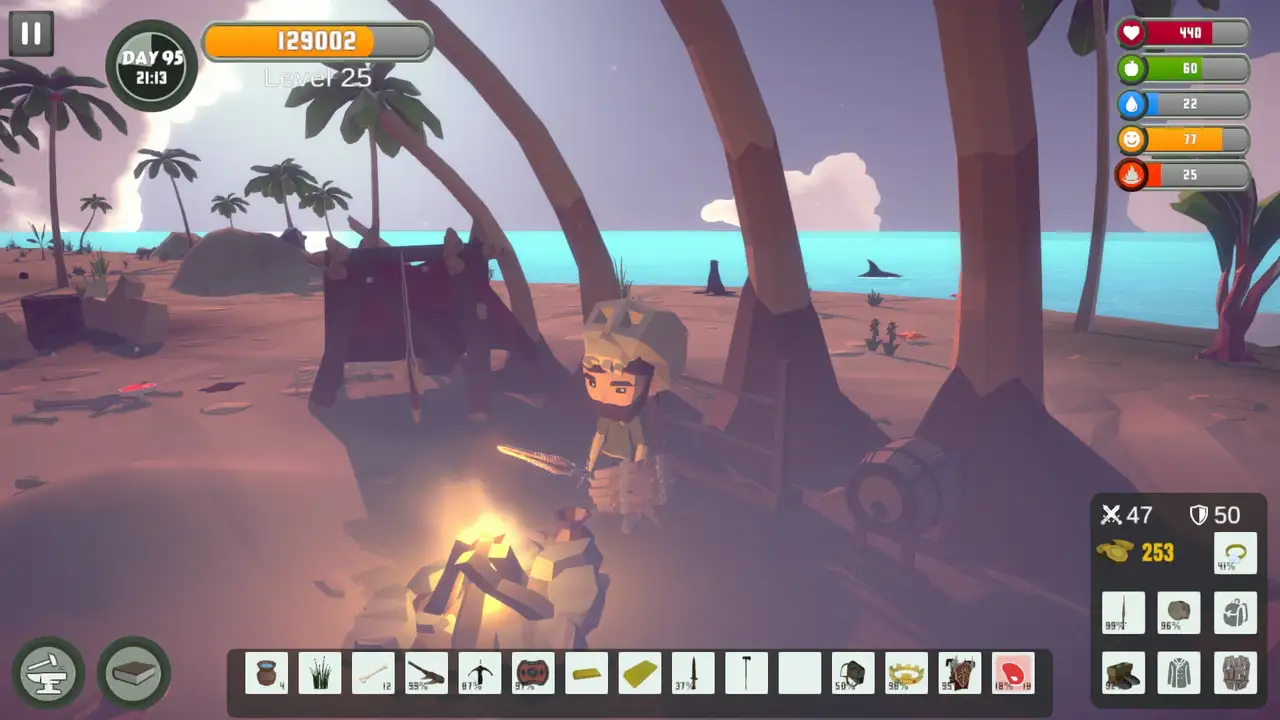This screenshot has width=1280, height=720.
Task: Click the equipped boots slot
Action: [x=1123, y=673]
